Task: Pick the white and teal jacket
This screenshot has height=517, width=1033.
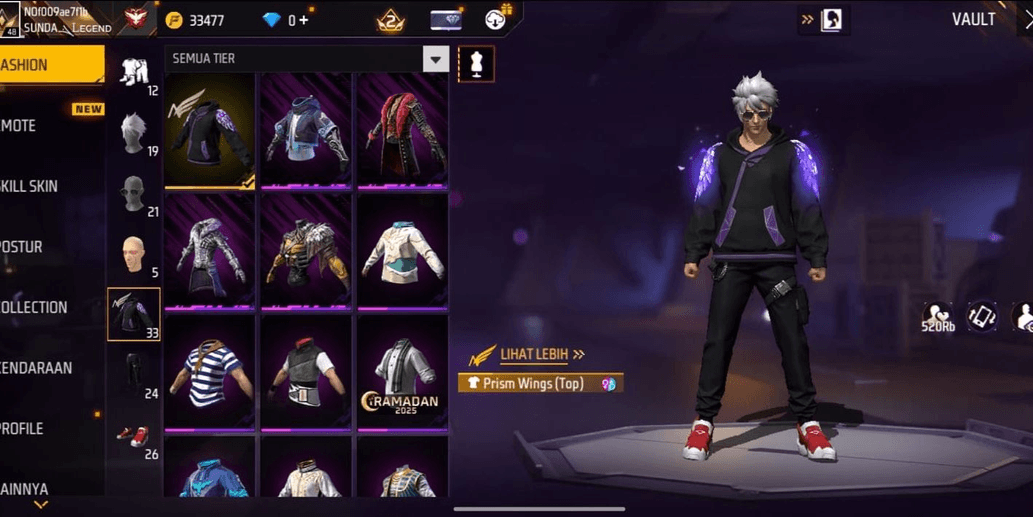Action: (x=402, y=250)
